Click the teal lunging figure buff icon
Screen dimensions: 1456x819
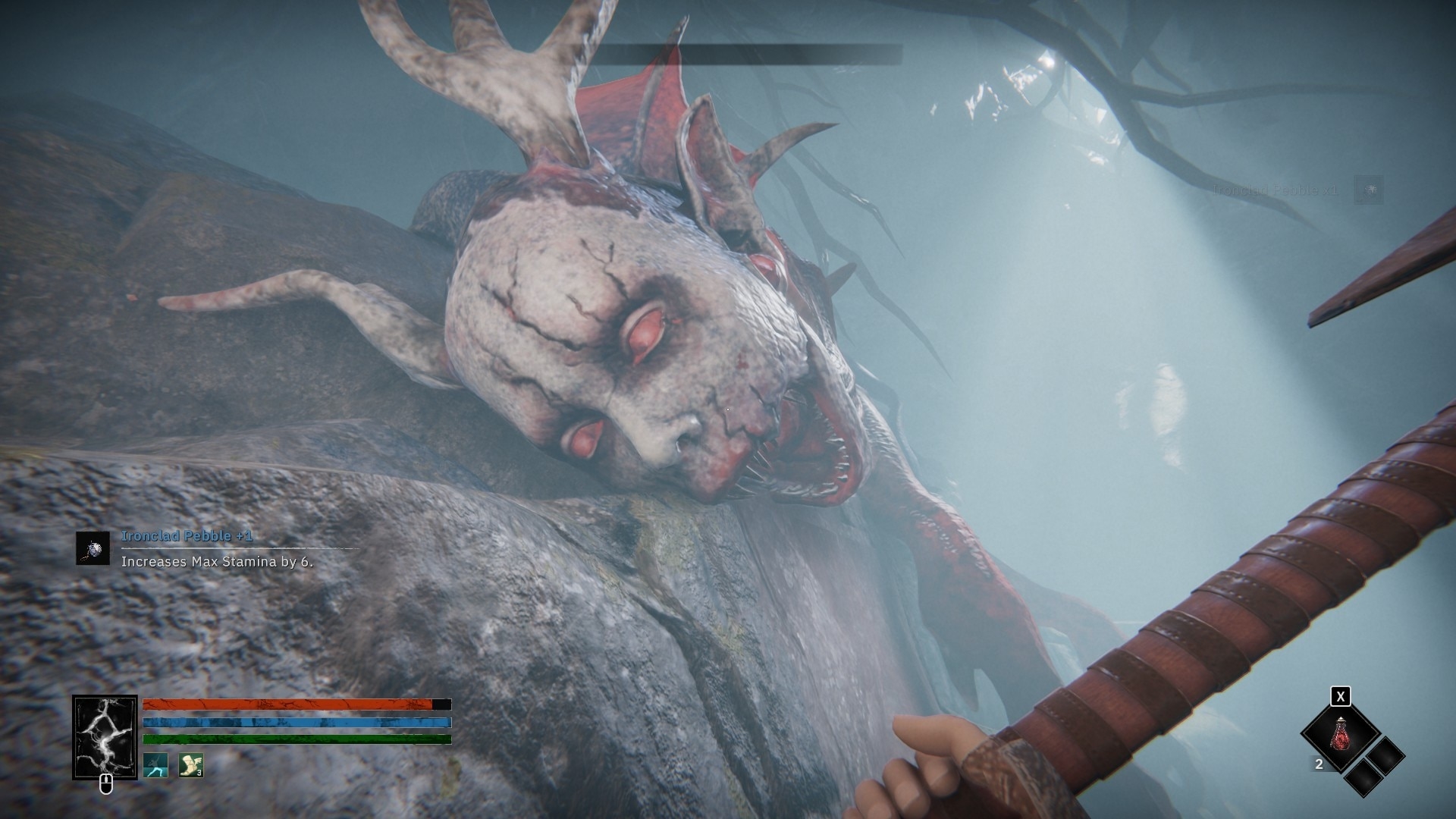coord(155,765)
